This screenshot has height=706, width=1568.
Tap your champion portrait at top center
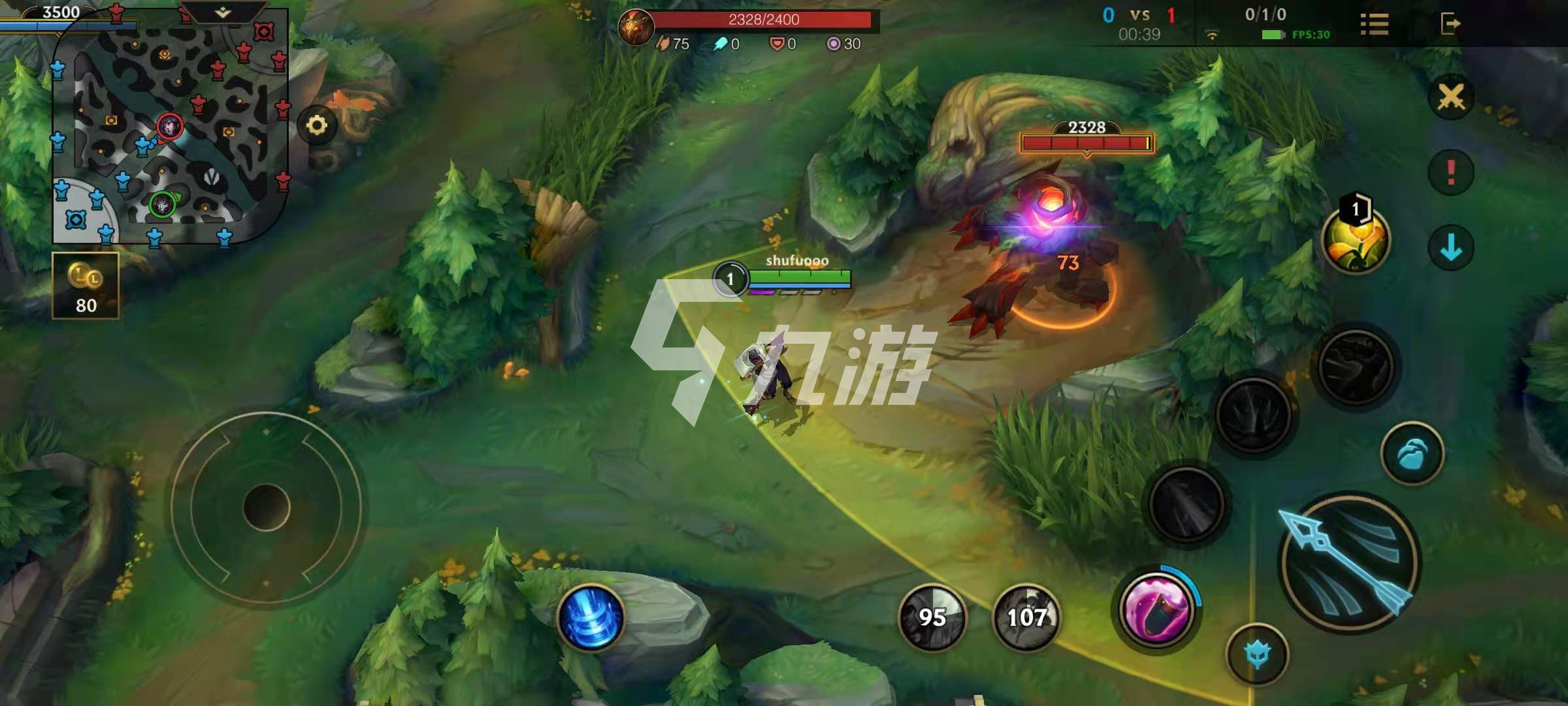tap(635, 27)
